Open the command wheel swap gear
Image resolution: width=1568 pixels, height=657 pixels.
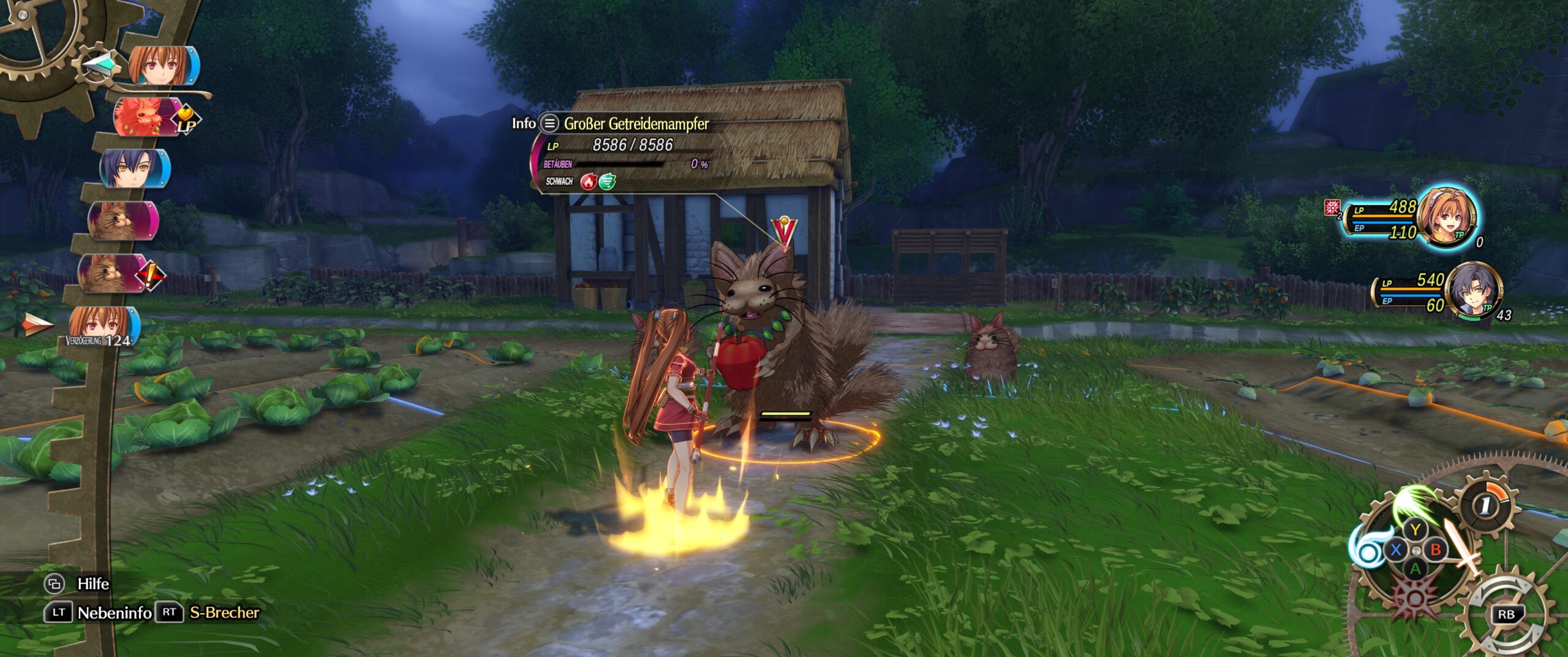click(x=1506, y=614)
